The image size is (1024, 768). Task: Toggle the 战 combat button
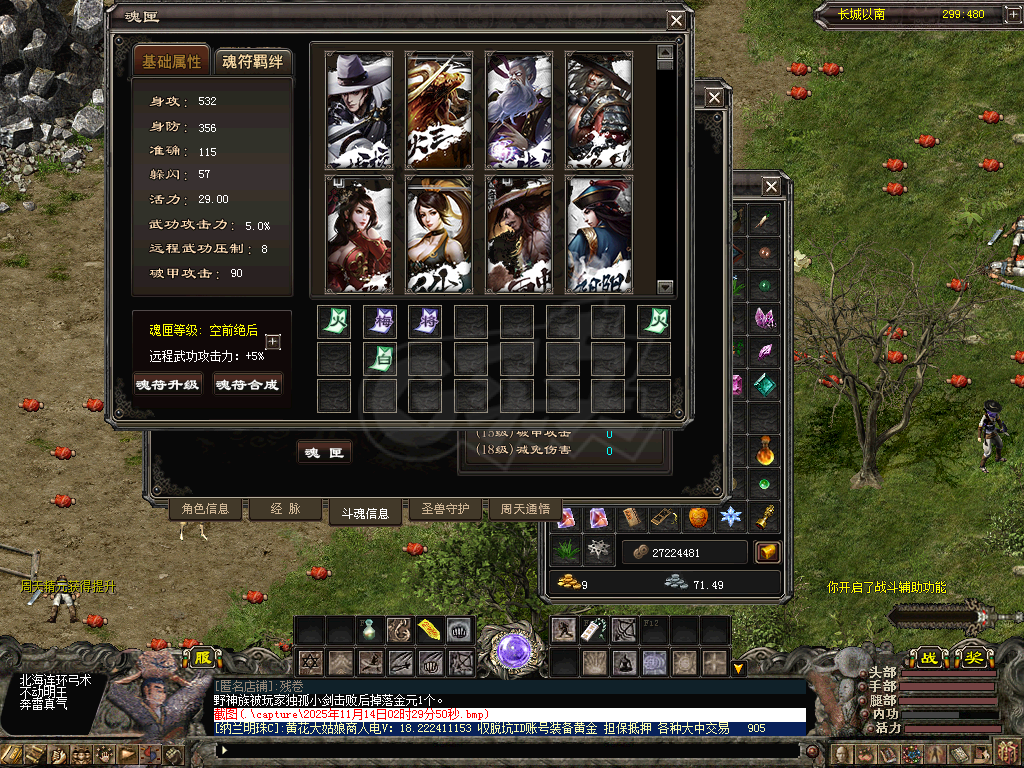point(929,658)
